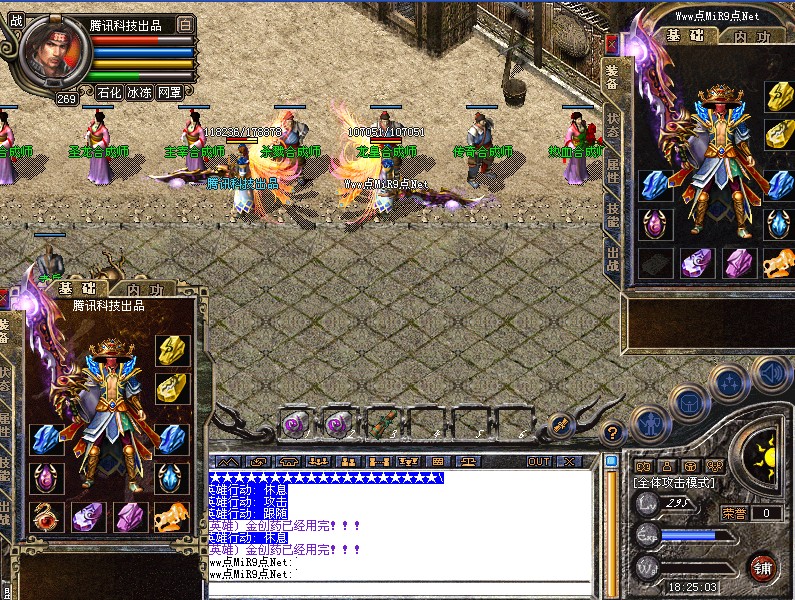The height and width of the screenshot is (600, 795).
Task: Switch to the 内功 tab in right panel
Action: coord(752,37)
